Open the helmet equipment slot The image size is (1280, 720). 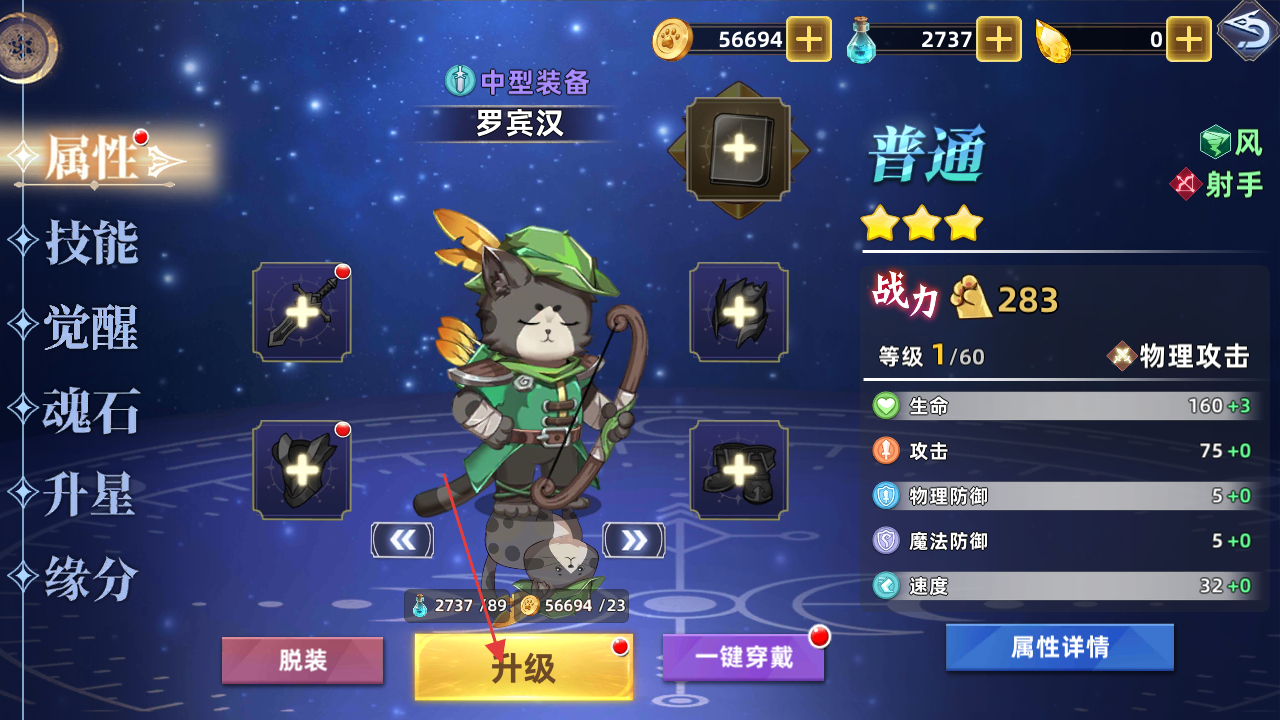739,312
